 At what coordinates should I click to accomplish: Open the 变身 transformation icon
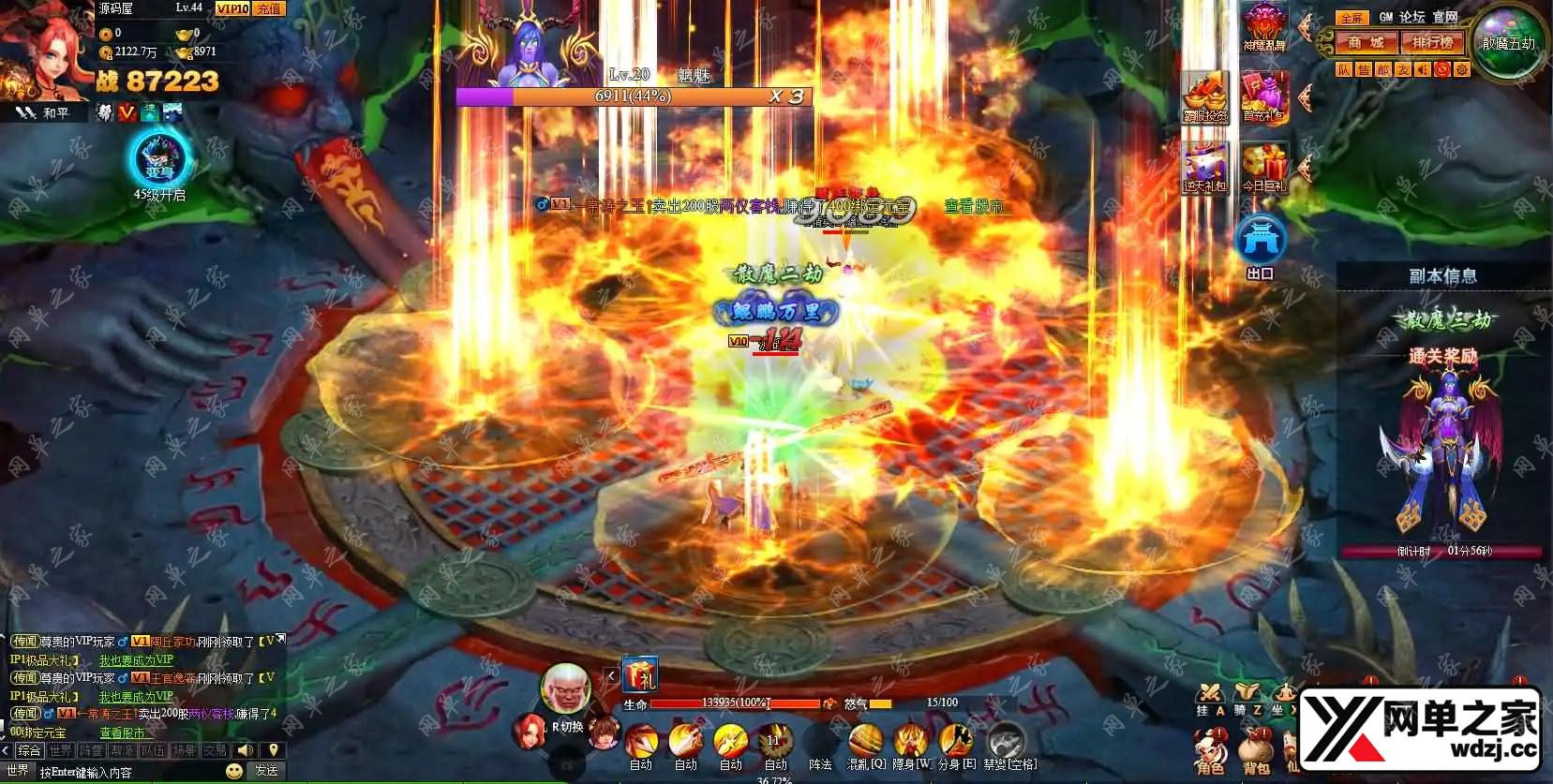pos(160,159)
